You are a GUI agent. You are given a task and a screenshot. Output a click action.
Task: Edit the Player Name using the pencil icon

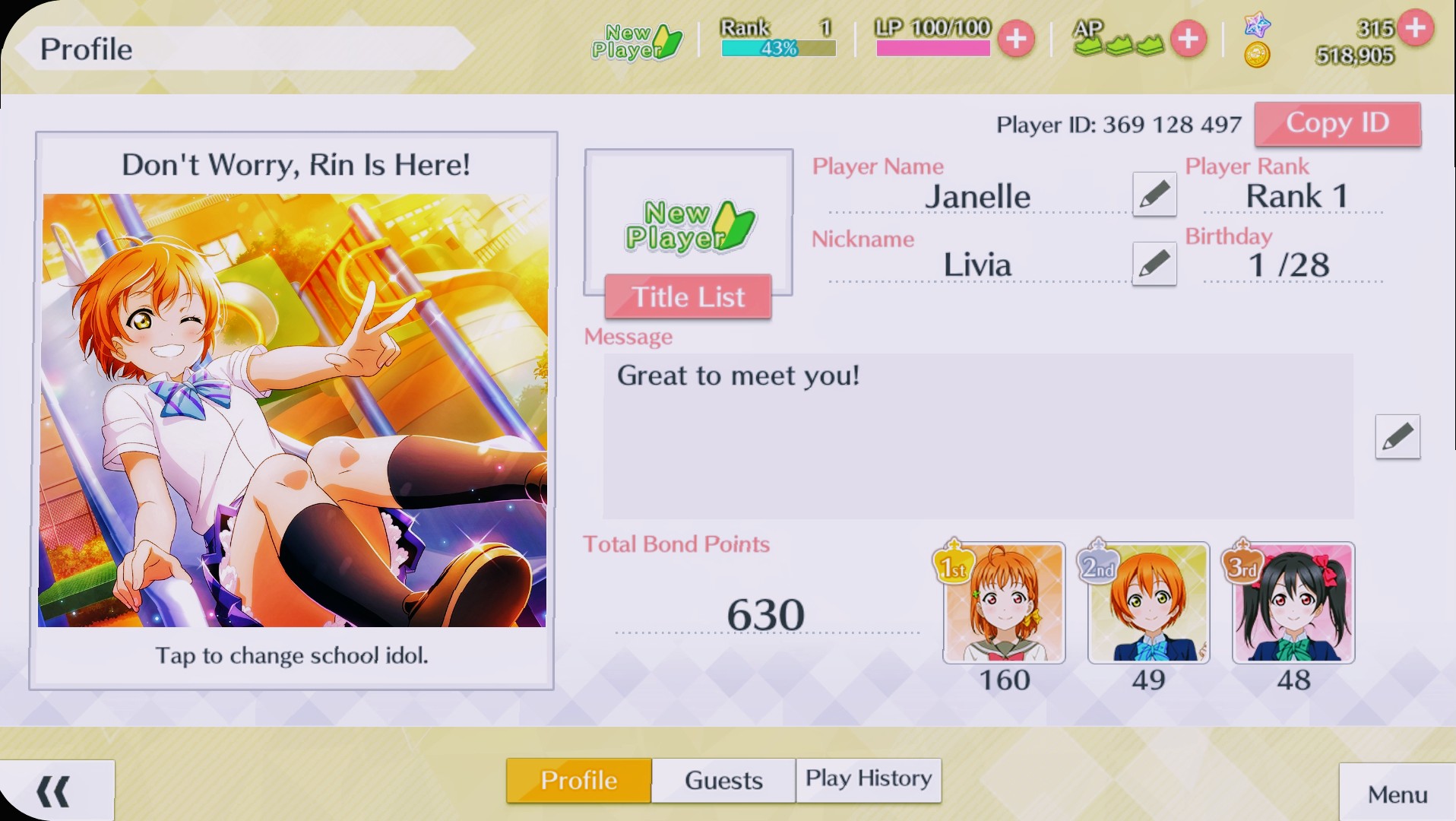pyautogui.click(x=1155, y=195)
